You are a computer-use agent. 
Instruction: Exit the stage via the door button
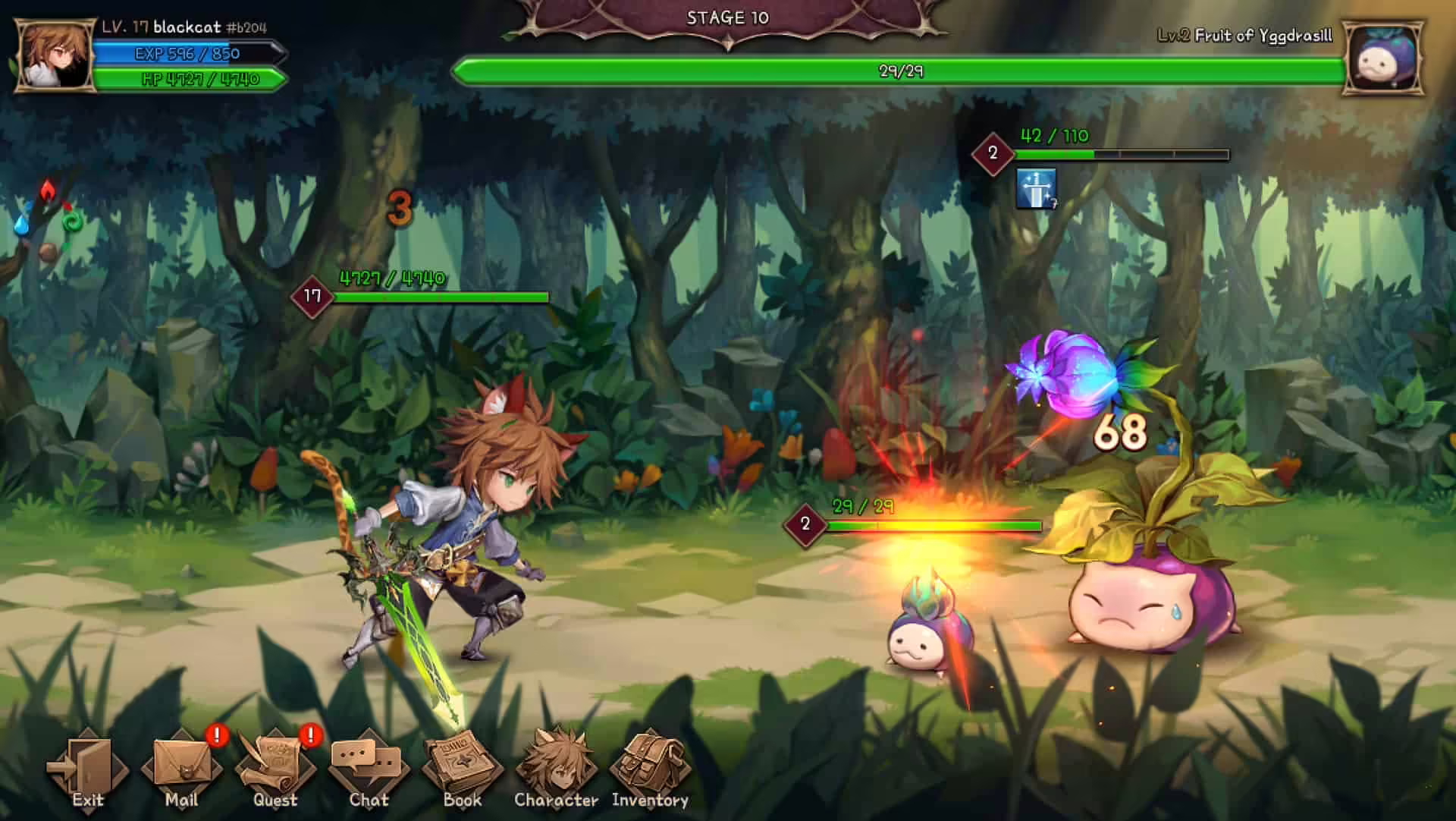[87, 768]
